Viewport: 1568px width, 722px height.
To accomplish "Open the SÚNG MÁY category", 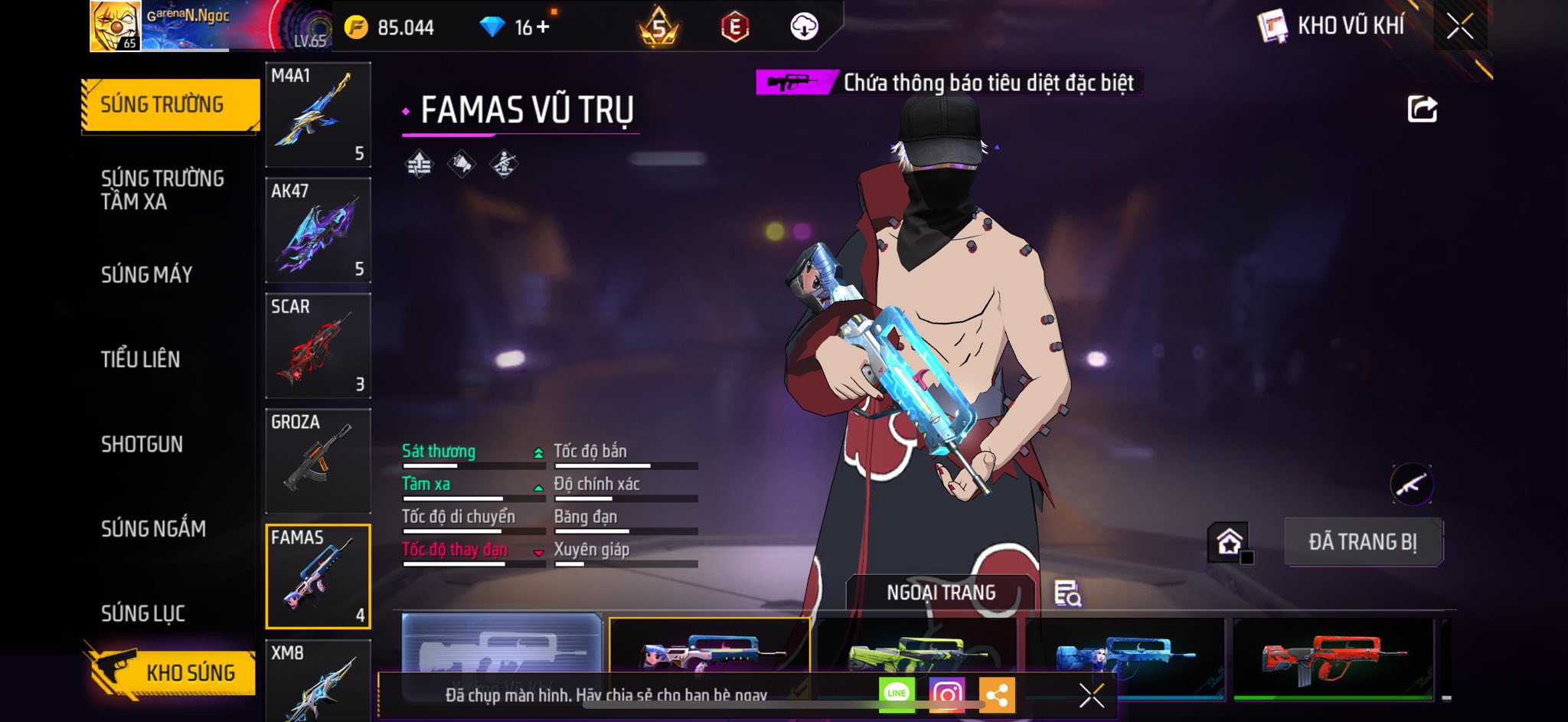I will 147,275.
